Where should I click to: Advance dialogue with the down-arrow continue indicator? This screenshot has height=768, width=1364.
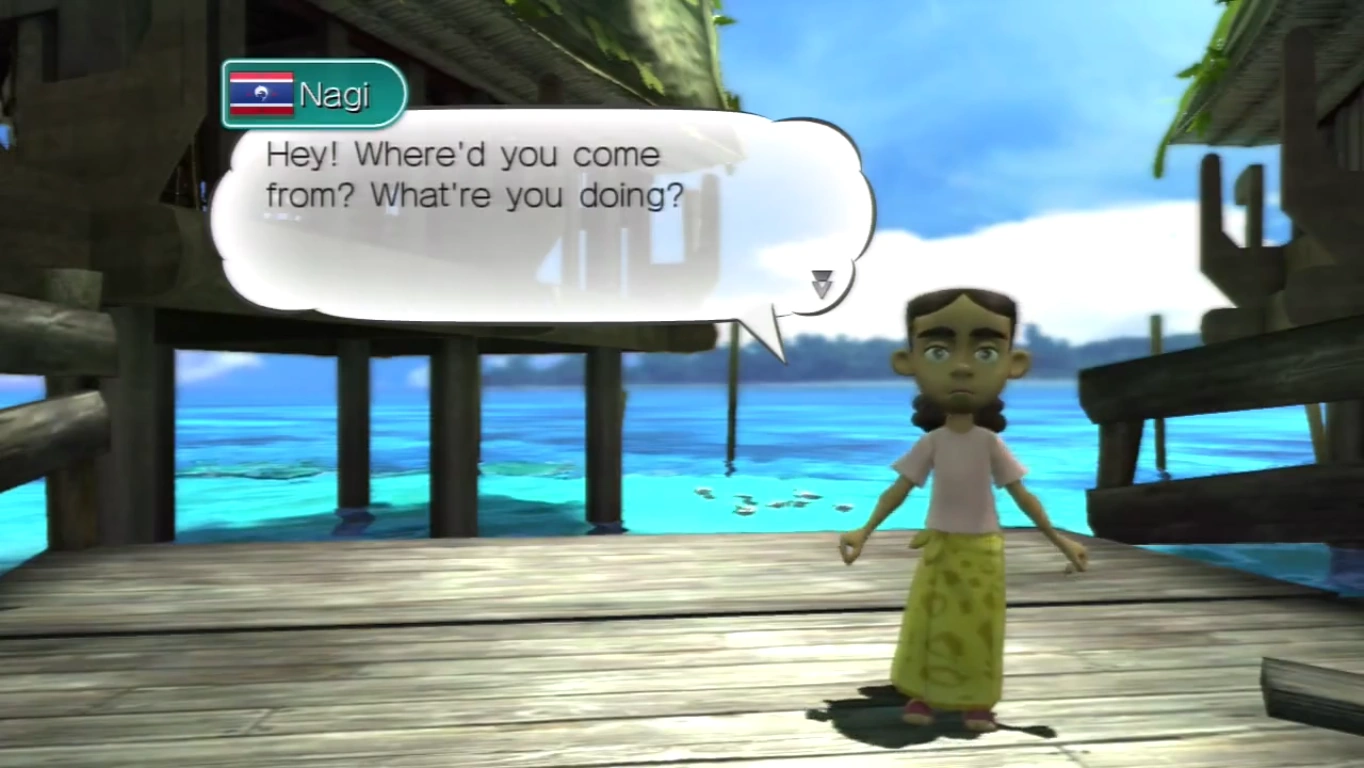821,284
